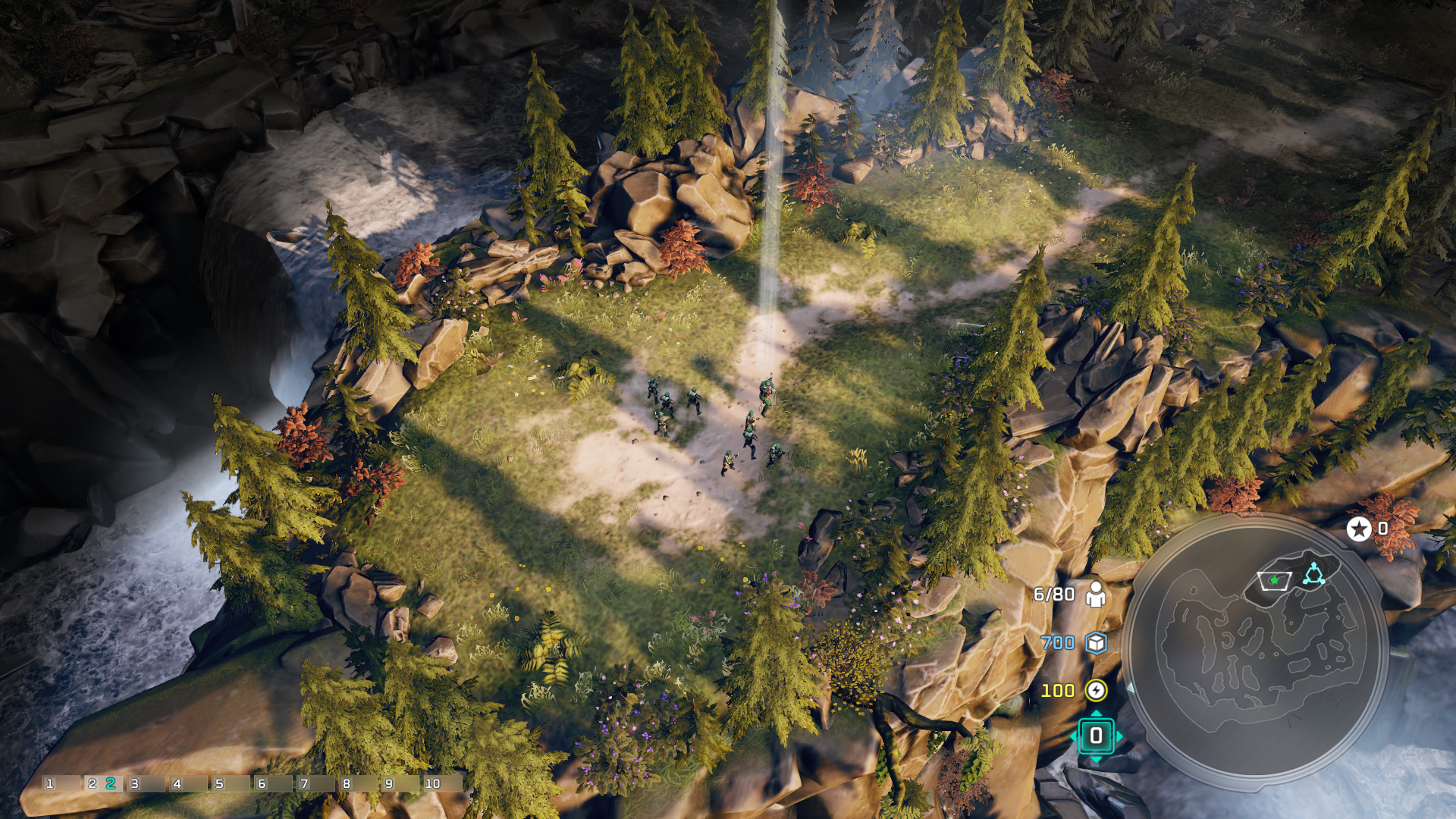The height and width of the screenshot is (819, 1456).
Task: Open the leader powers button showing 0
Action: click(1096, 736)
